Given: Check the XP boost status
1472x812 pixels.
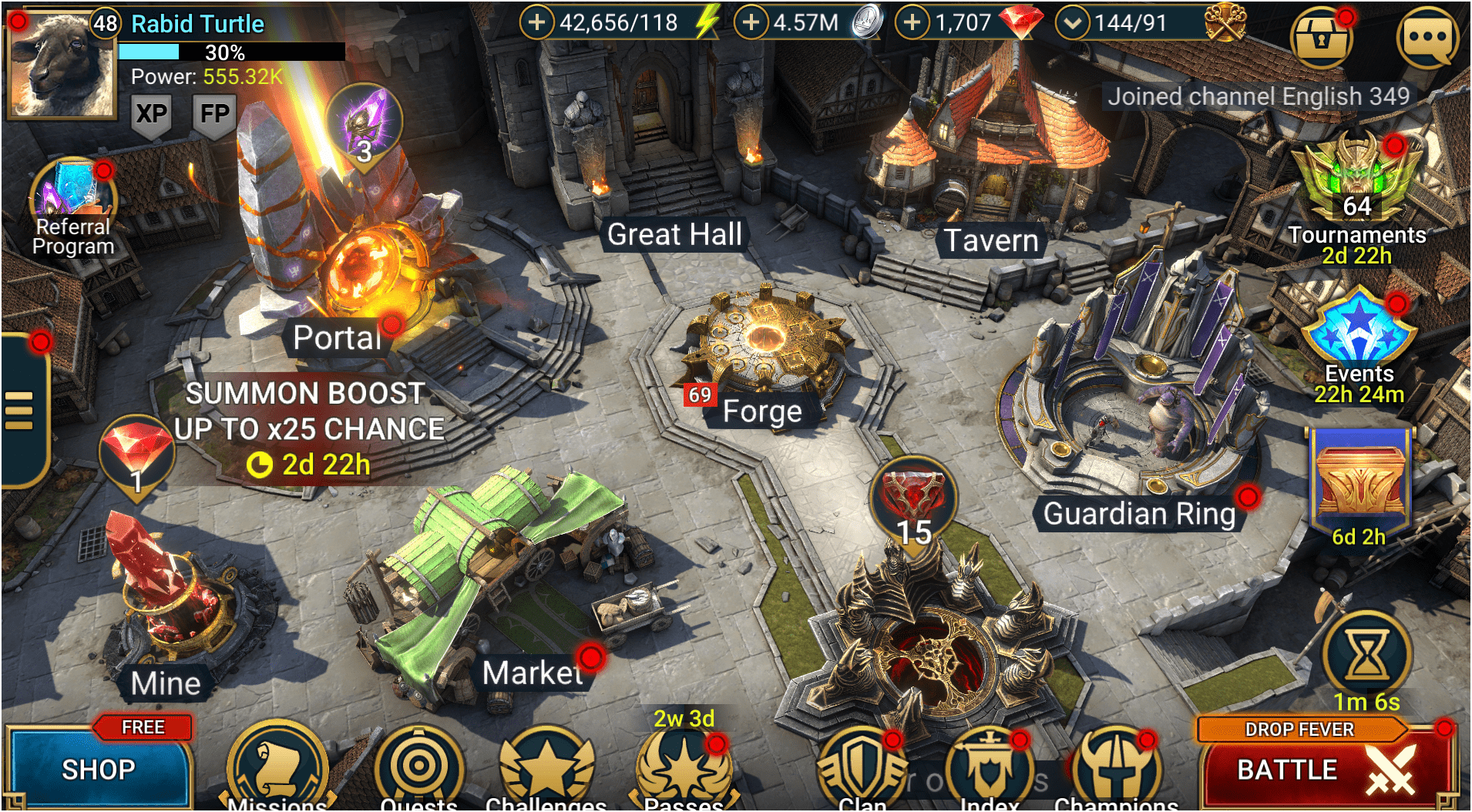Looking at the screenshot, I should pos(151,114).
